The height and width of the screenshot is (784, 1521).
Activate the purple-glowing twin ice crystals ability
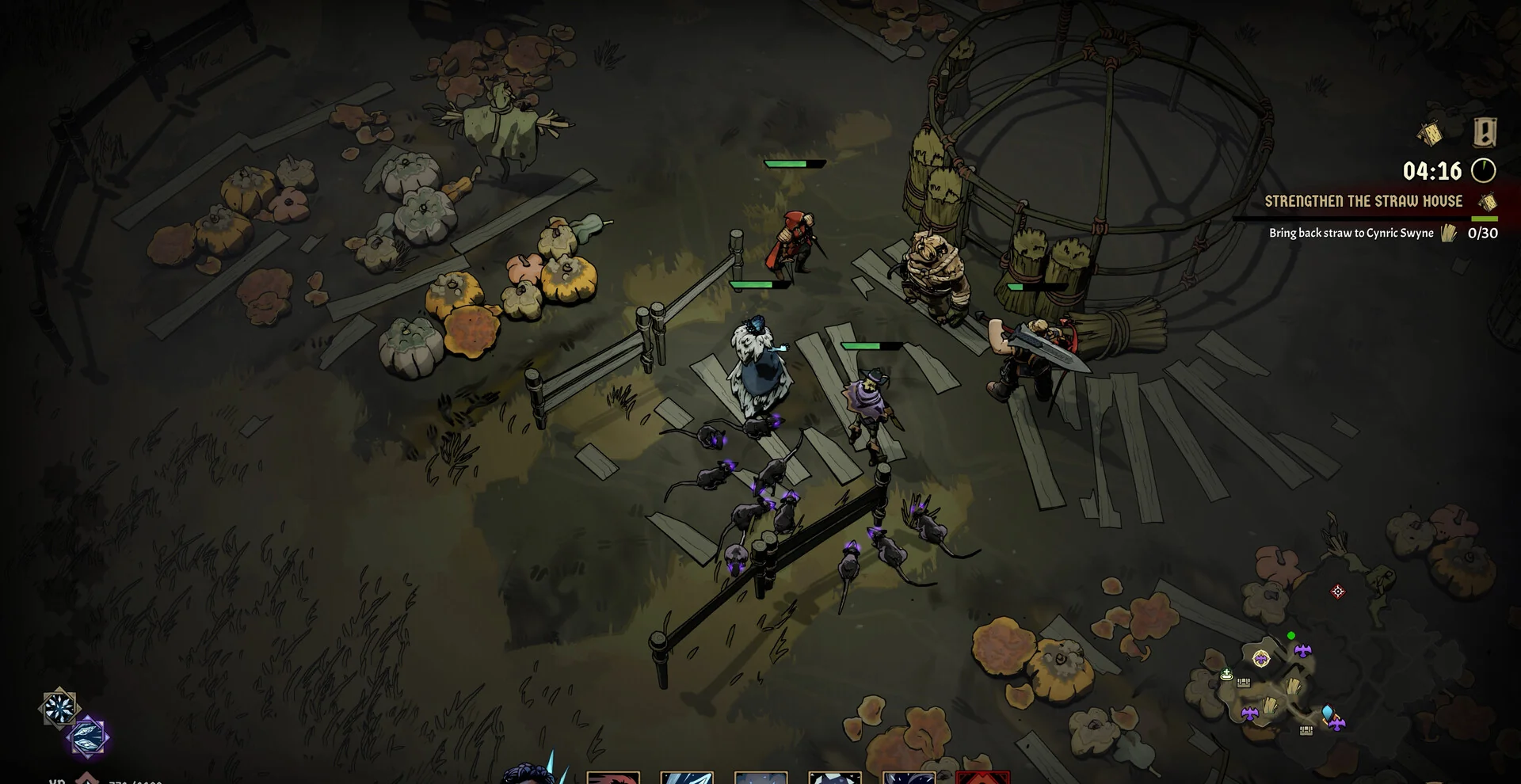88,736
